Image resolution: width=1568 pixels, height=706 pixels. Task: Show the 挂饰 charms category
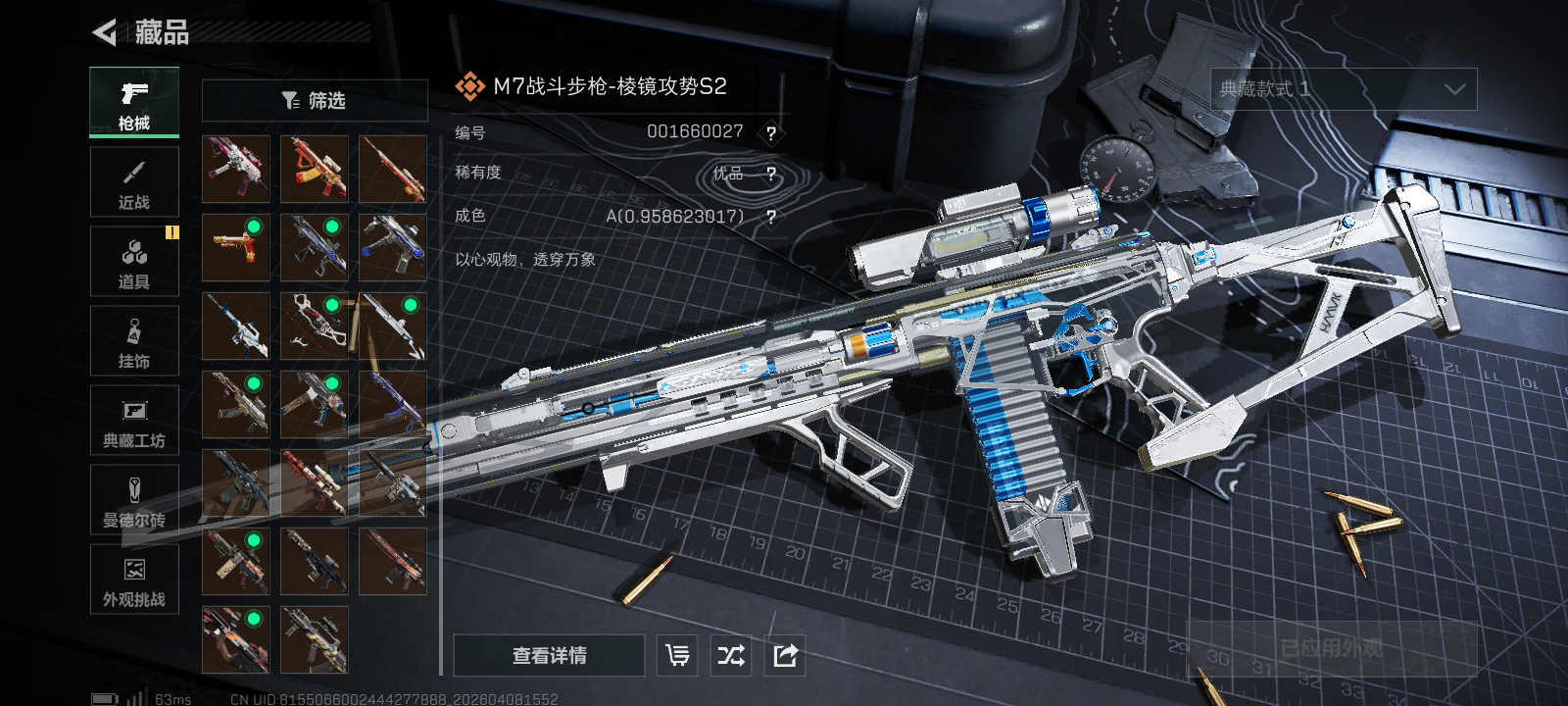pos(134,341)
